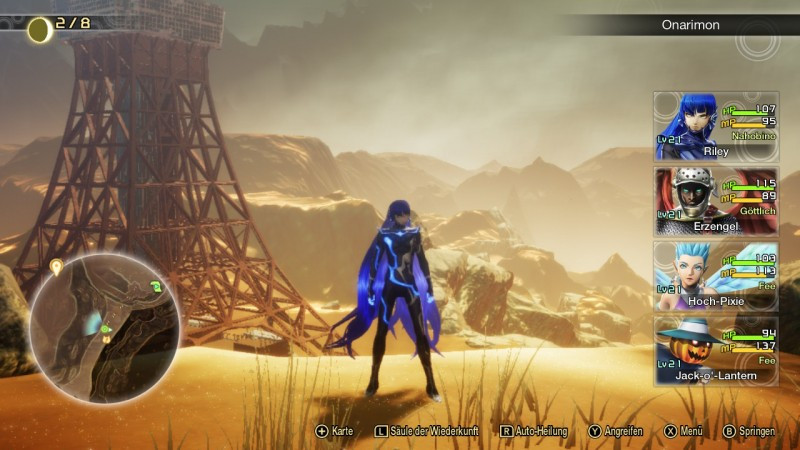This screenshot has width=800, height=450.
Task: Open the circular minimap
Action: (105, 328)
